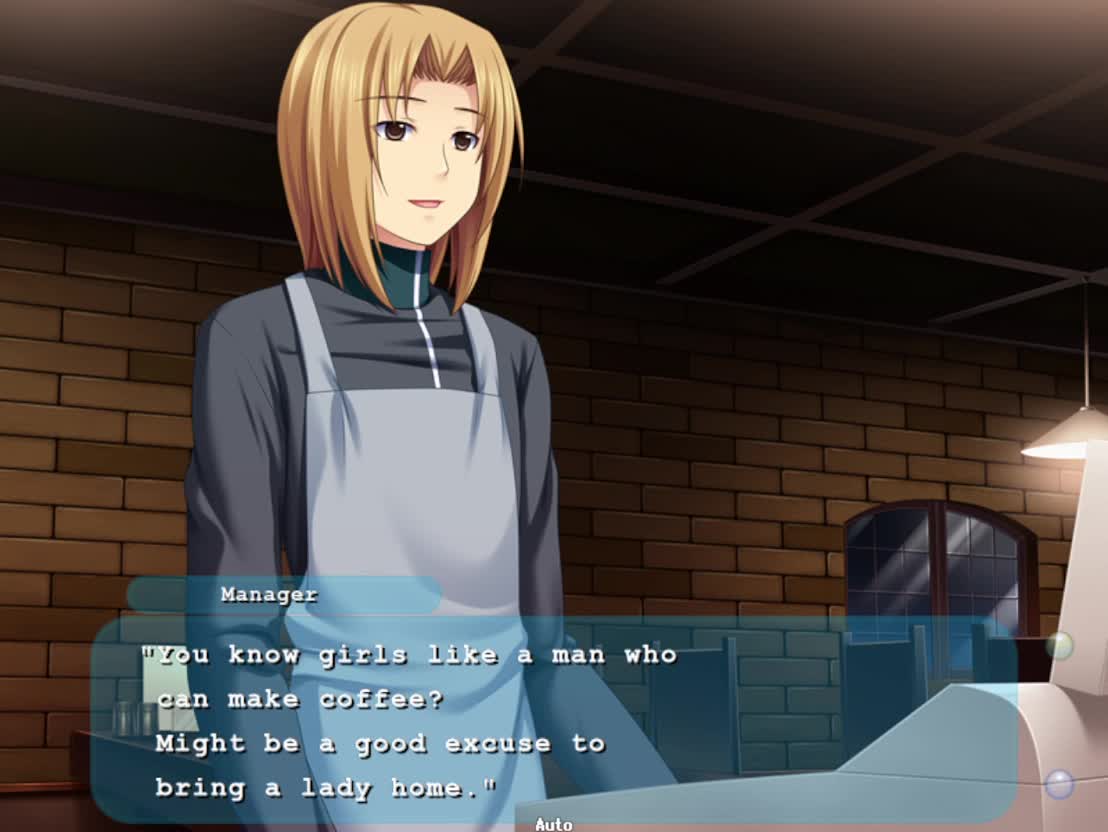The height and width of the screenshot is (832, 1108).
Task: Toggle the Auto mode label
Action: [x=553, y=824]
